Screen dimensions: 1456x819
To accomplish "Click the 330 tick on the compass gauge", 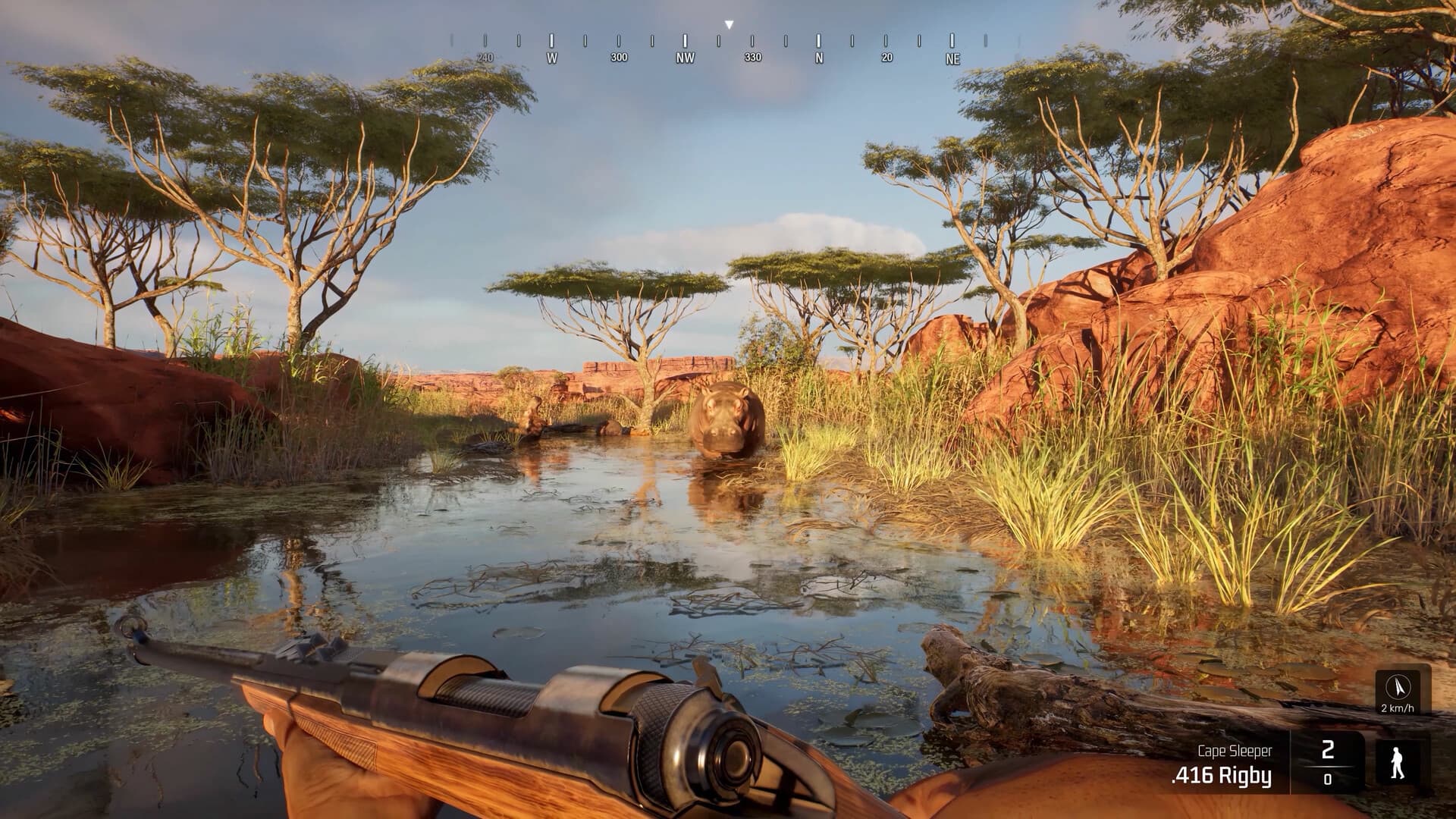I will (752, 56).
